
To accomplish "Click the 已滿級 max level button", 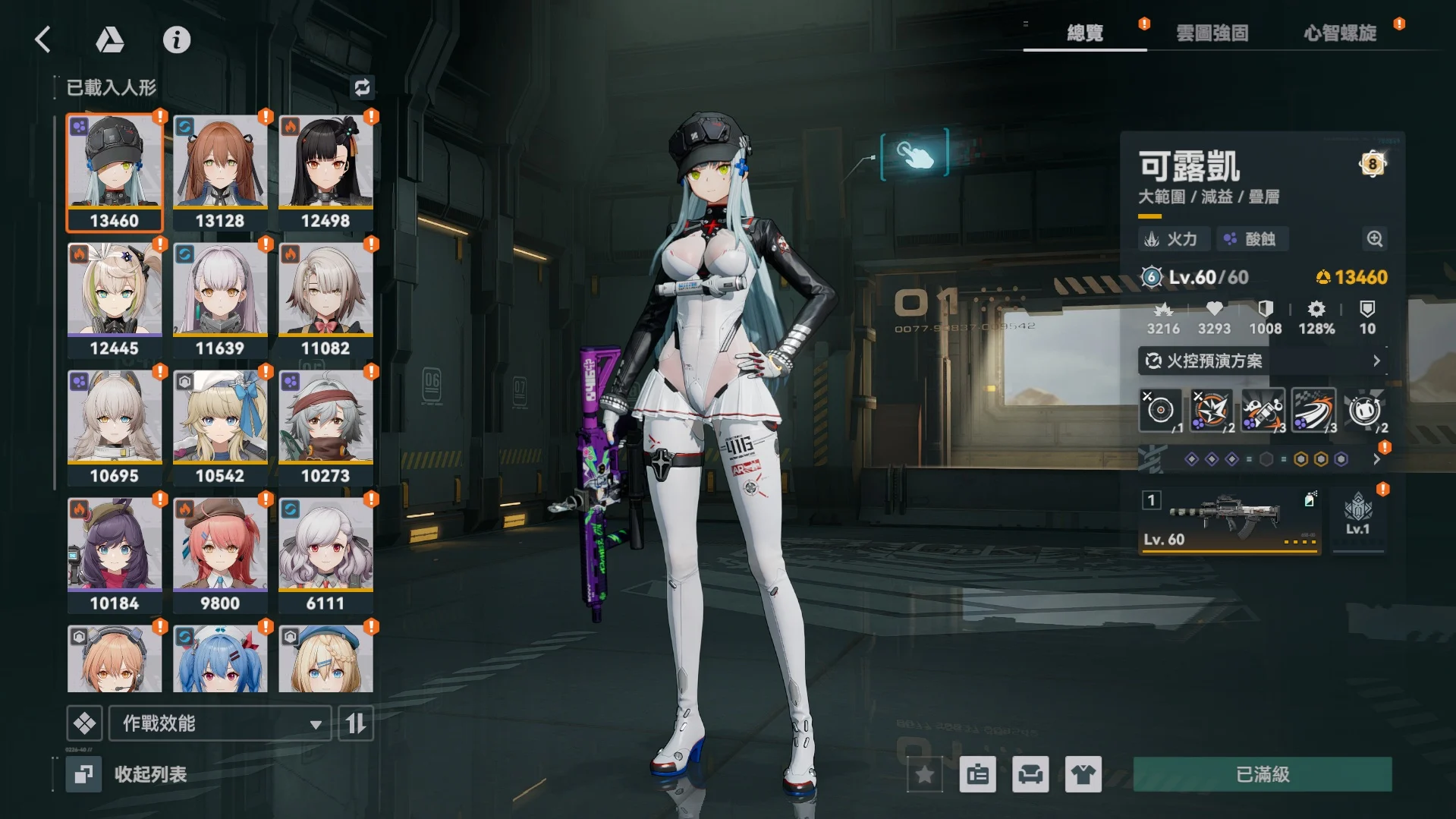I will pyautogui.click(x=1263, y=774).
